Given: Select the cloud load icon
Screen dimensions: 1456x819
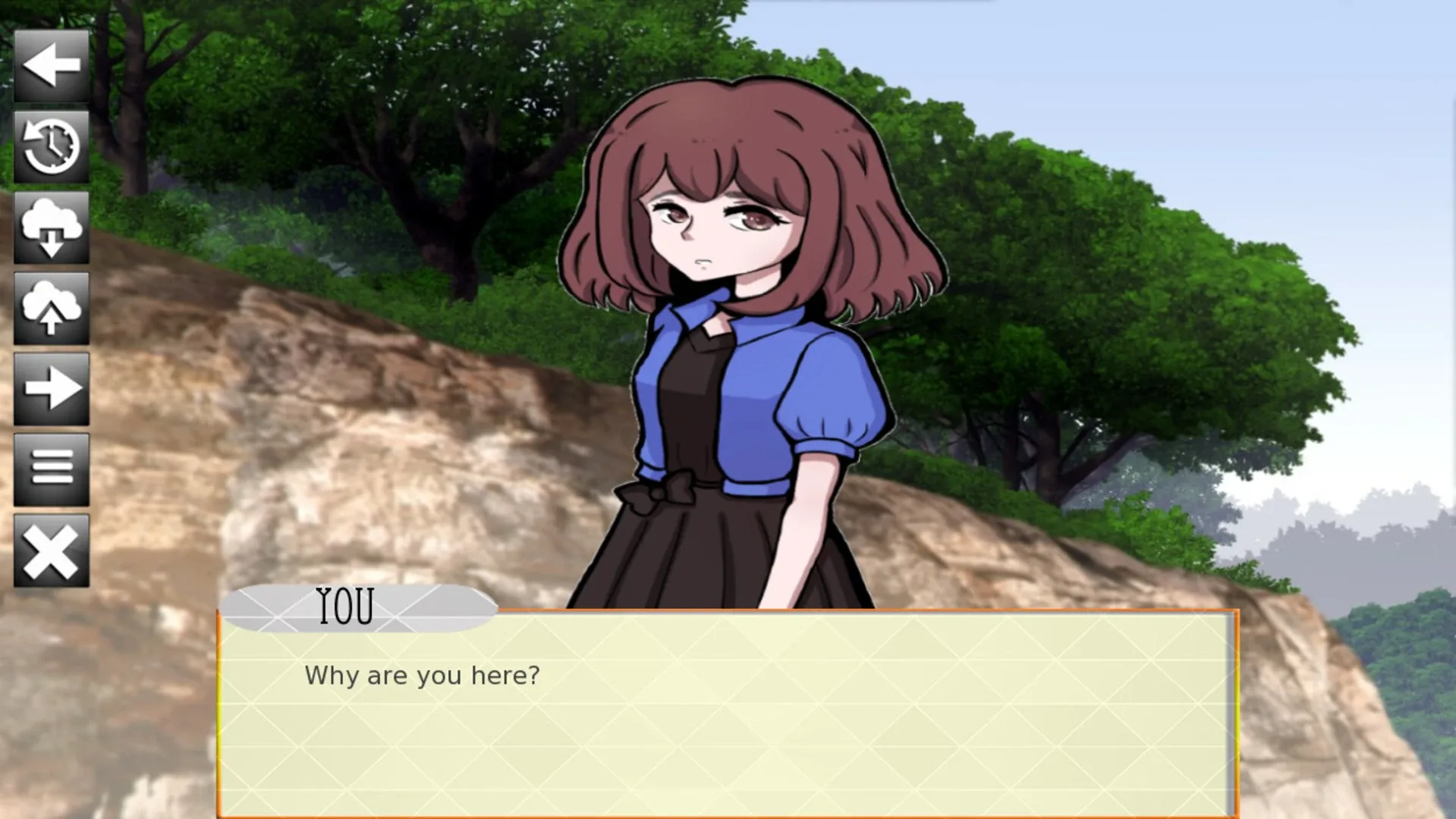Looking at the screenshot, I should pyautogui.click(x=52, y=227).
